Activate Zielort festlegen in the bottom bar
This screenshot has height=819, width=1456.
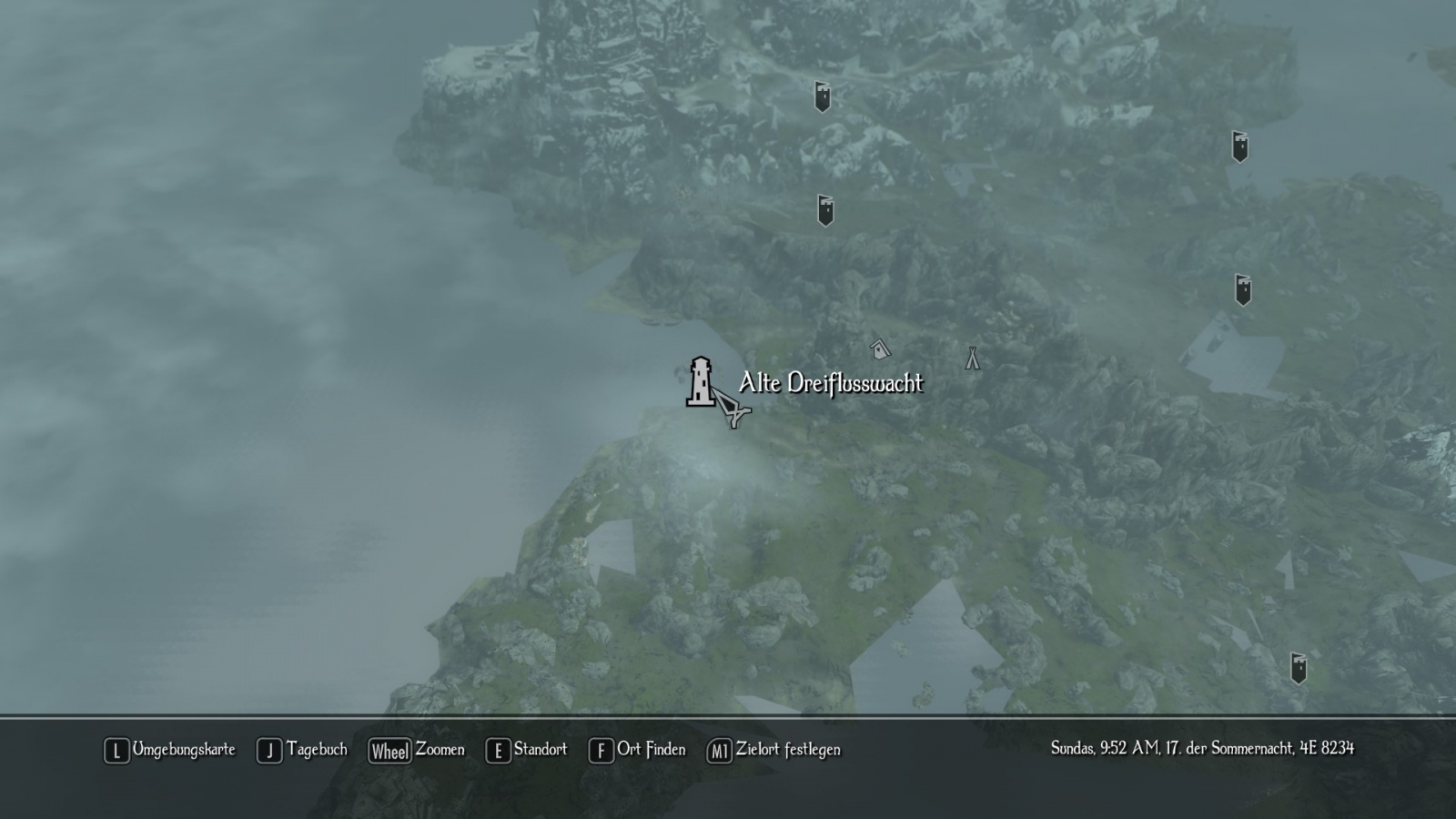pyautogui.click(x=774, y=750)
